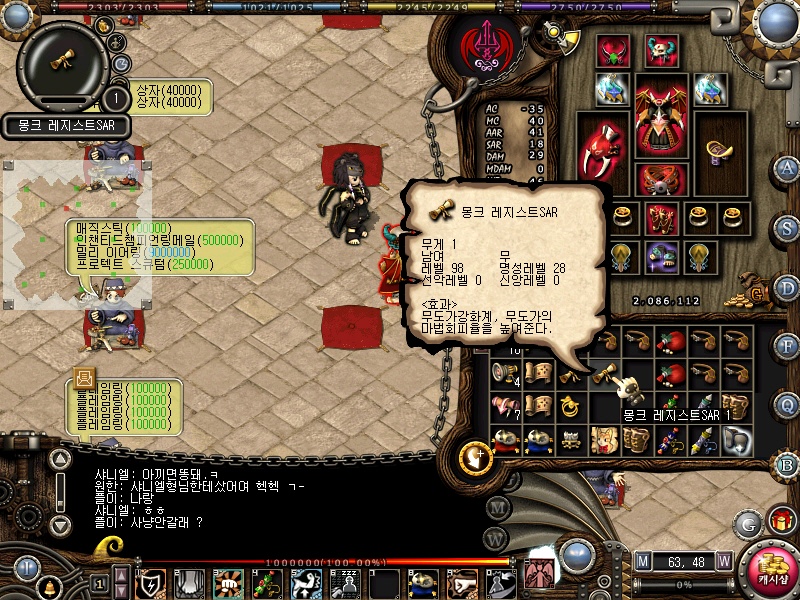800x600 pixels.
Task: Select the round Q side button
Action: tap(787, 405)
